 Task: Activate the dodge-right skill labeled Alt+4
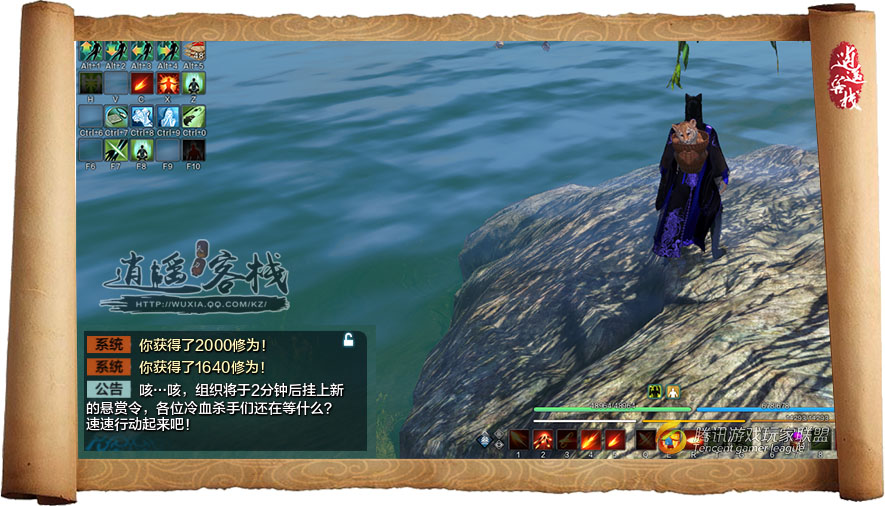(168, 51)
